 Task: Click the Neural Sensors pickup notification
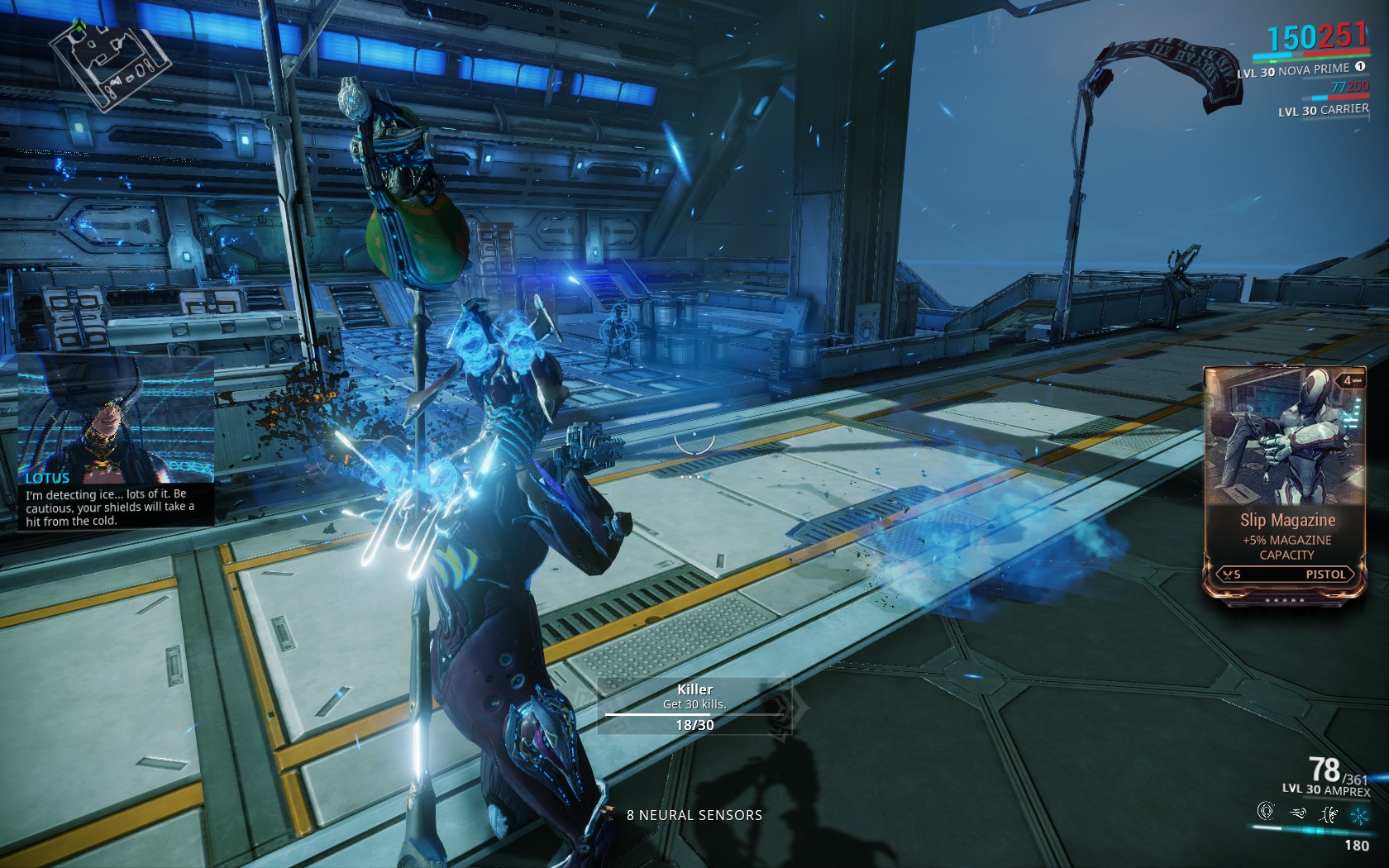click(x=694, y=815)
